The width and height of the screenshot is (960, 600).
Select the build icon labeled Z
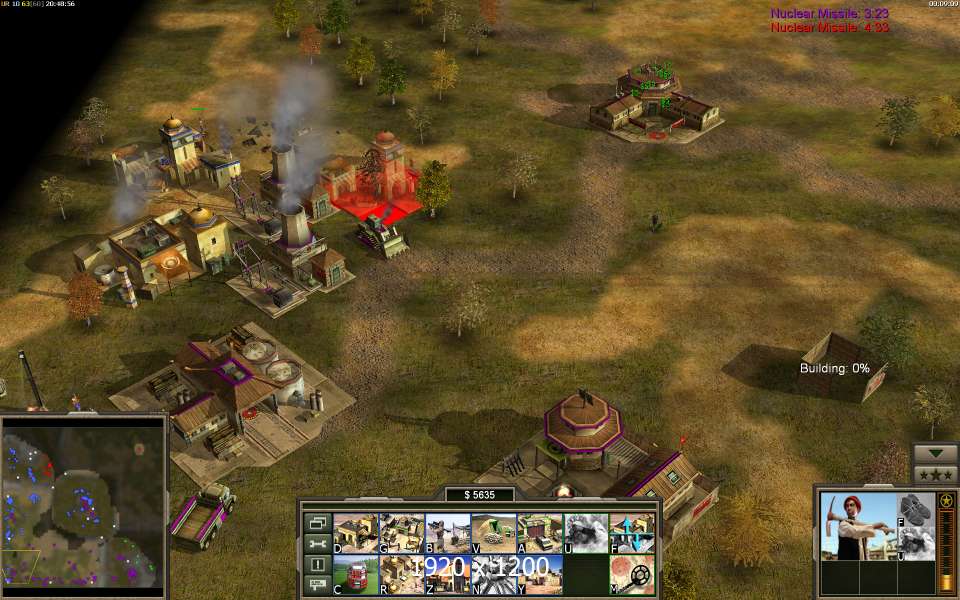[448, 575]
